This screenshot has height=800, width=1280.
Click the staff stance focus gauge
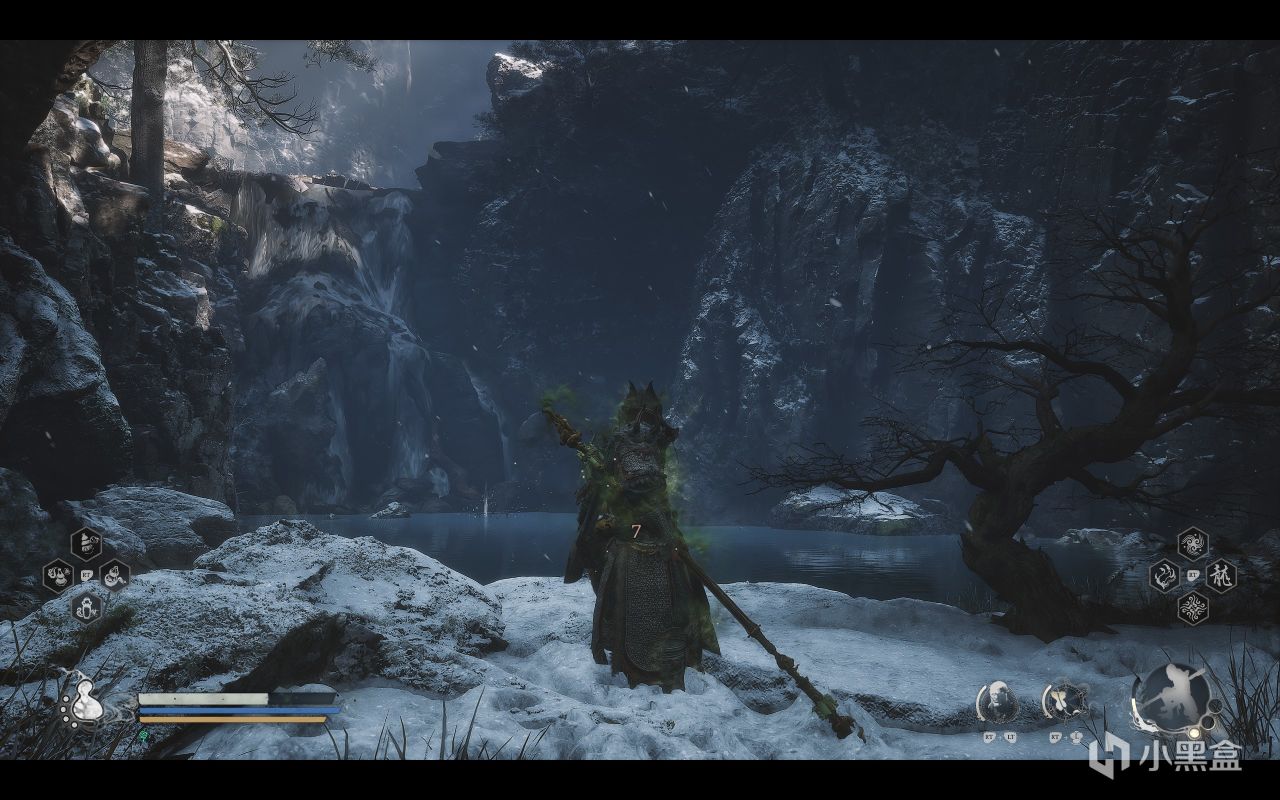[x=1172, y=697]
